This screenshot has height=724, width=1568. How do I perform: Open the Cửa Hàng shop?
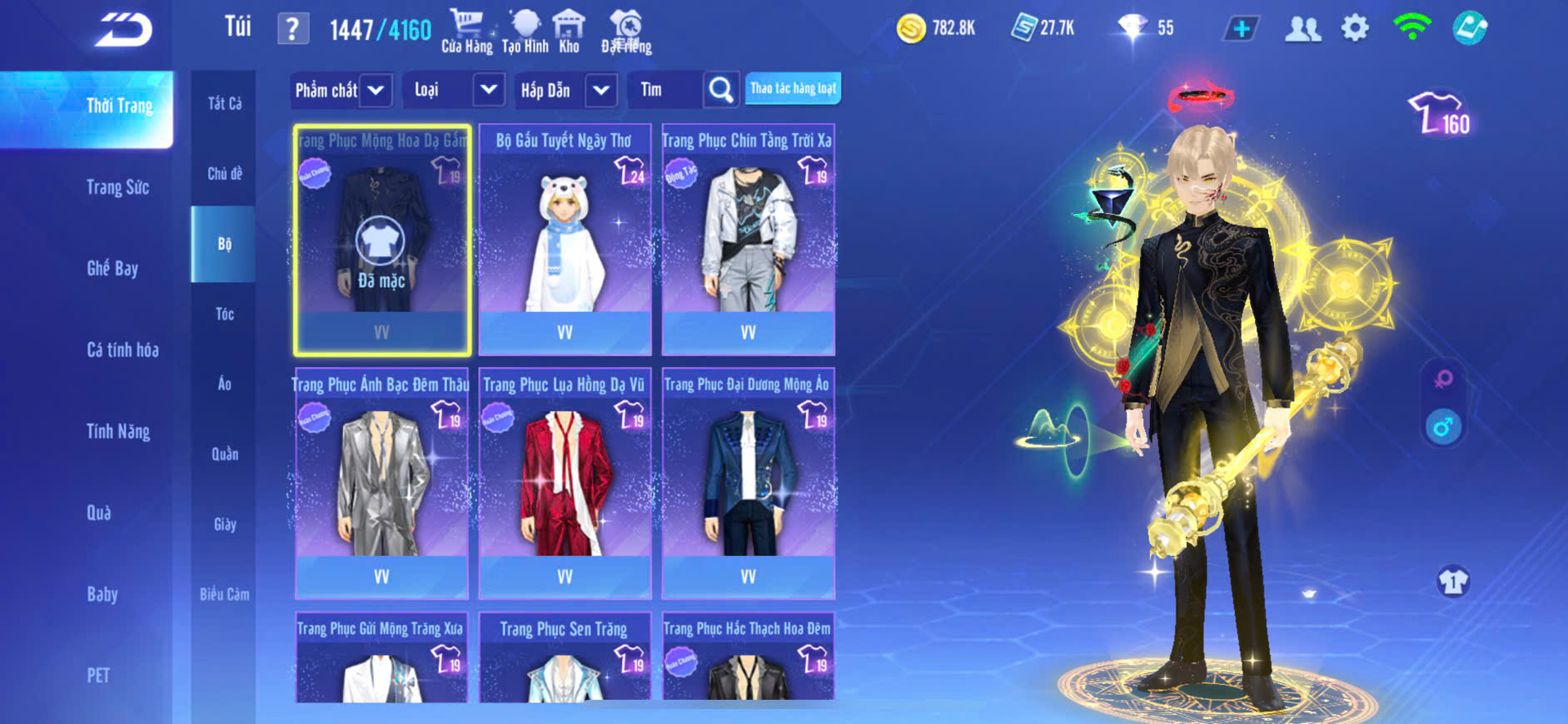point(466,32)
